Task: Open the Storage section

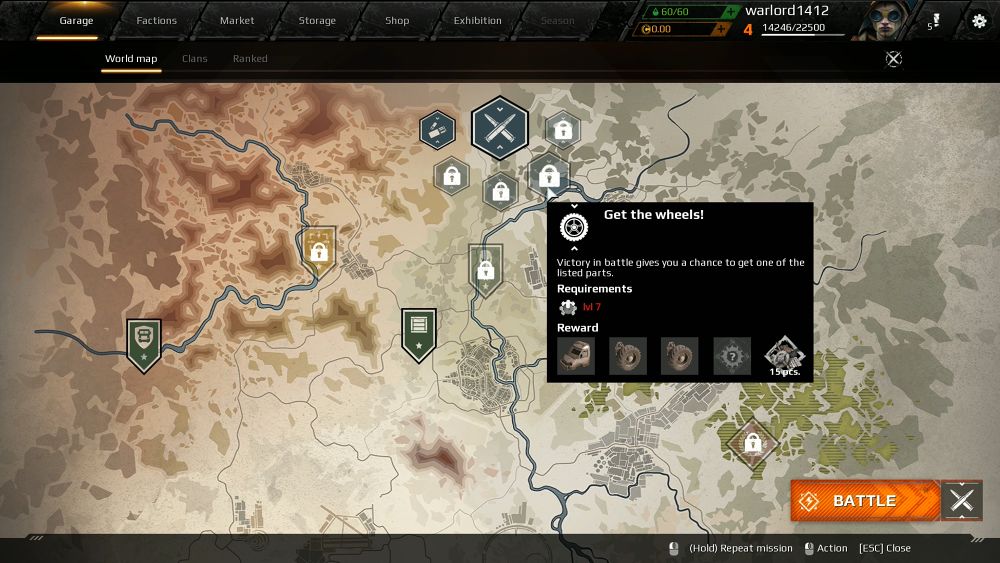Action: pos(317,21)
